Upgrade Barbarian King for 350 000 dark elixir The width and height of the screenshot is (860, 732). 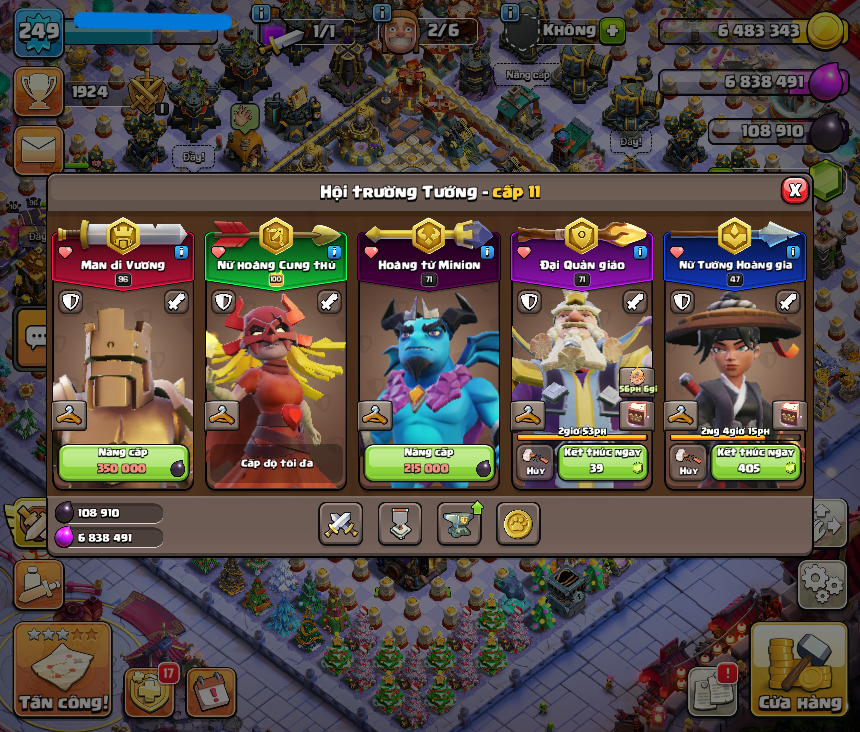[x=124, y=462]
